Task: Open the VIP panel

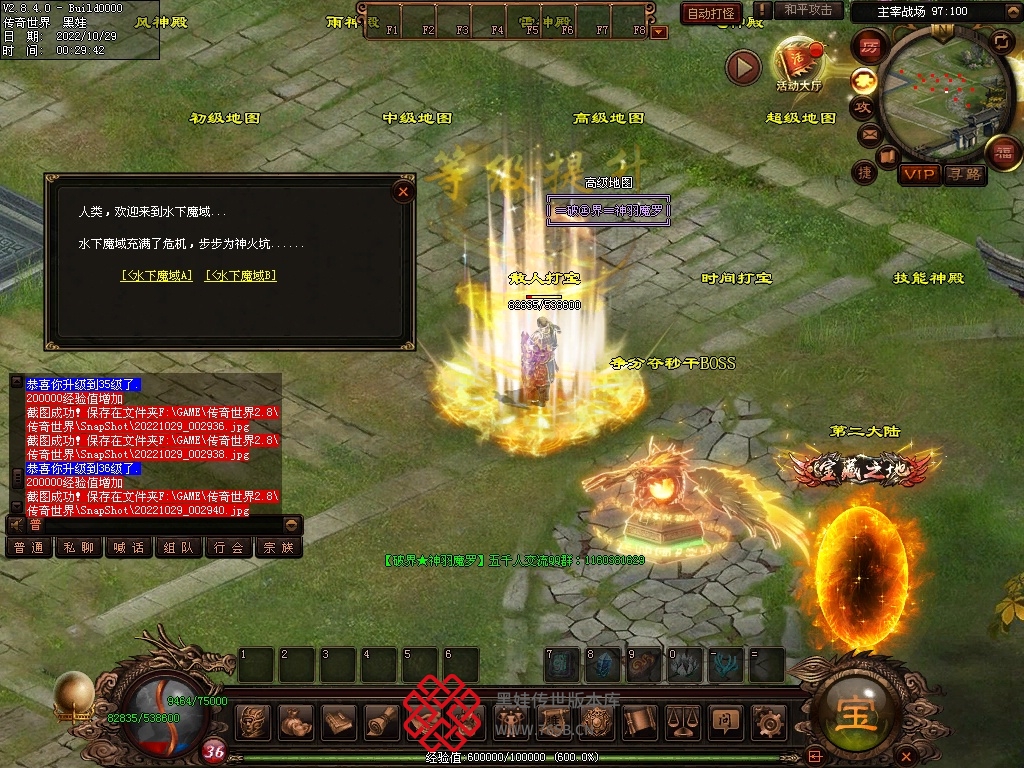Action: coord(919,174)
